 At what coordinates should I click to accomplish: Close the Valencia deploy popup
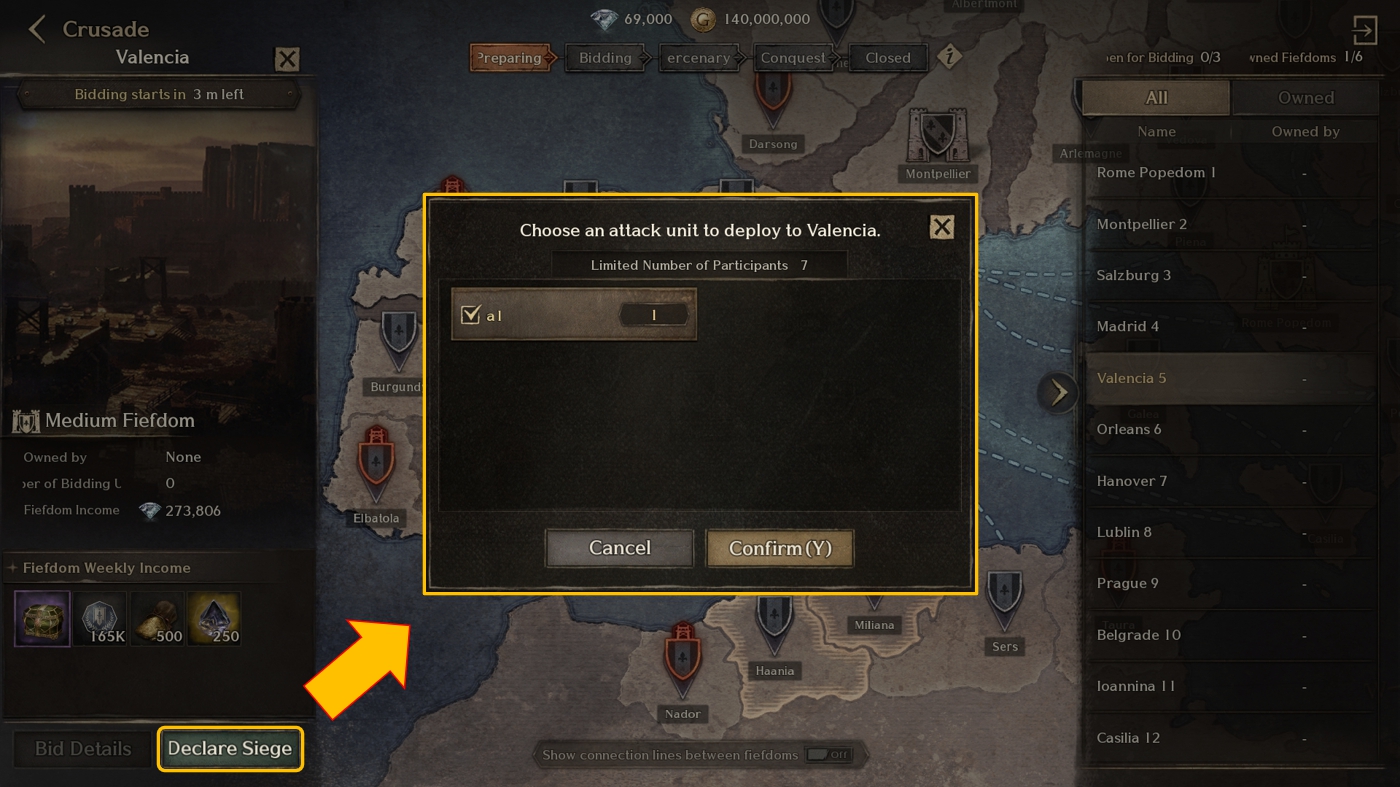[941, 227]
